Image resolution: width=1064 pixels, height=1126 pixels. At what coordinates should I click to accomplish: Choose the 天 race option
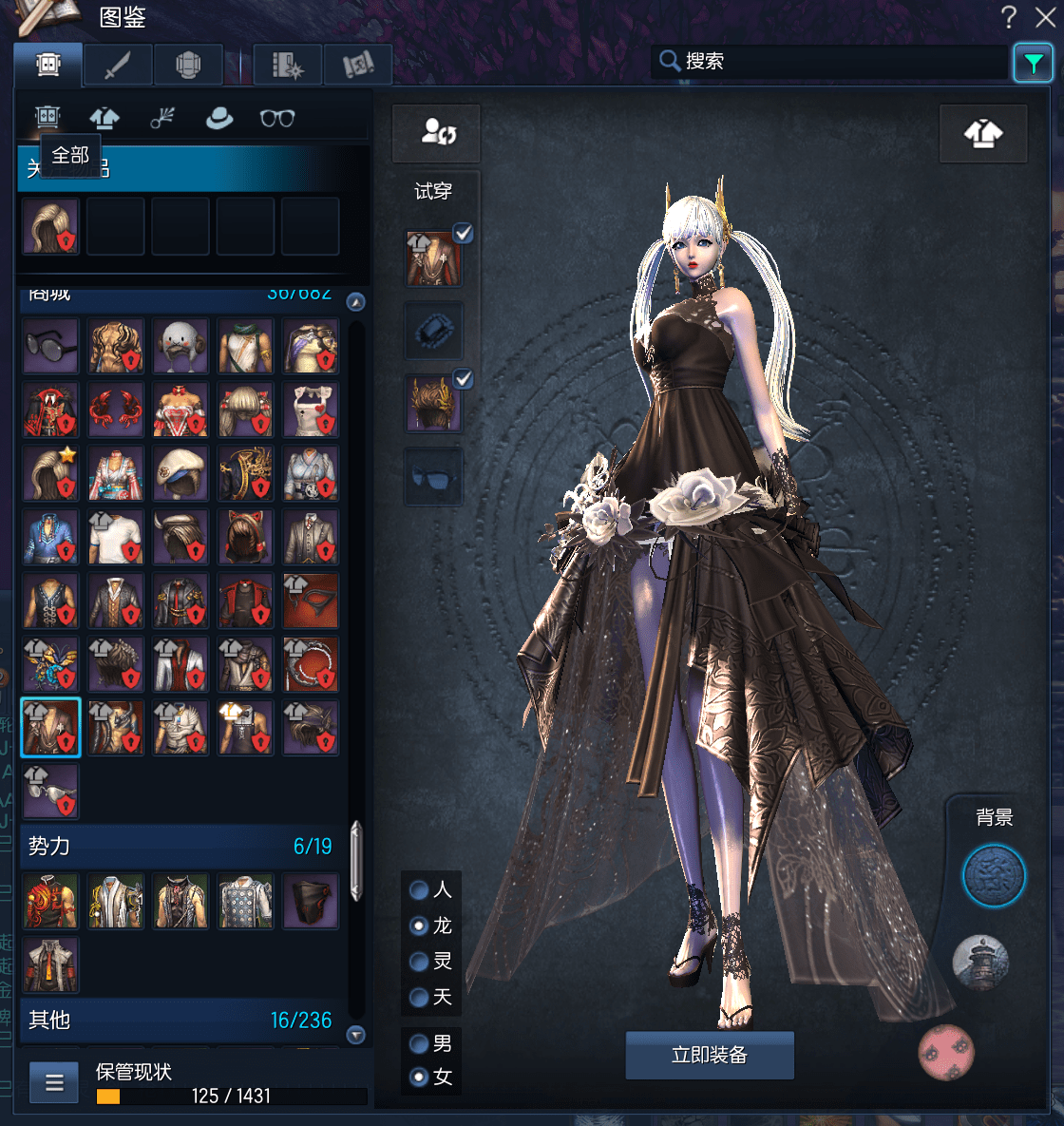419,998
